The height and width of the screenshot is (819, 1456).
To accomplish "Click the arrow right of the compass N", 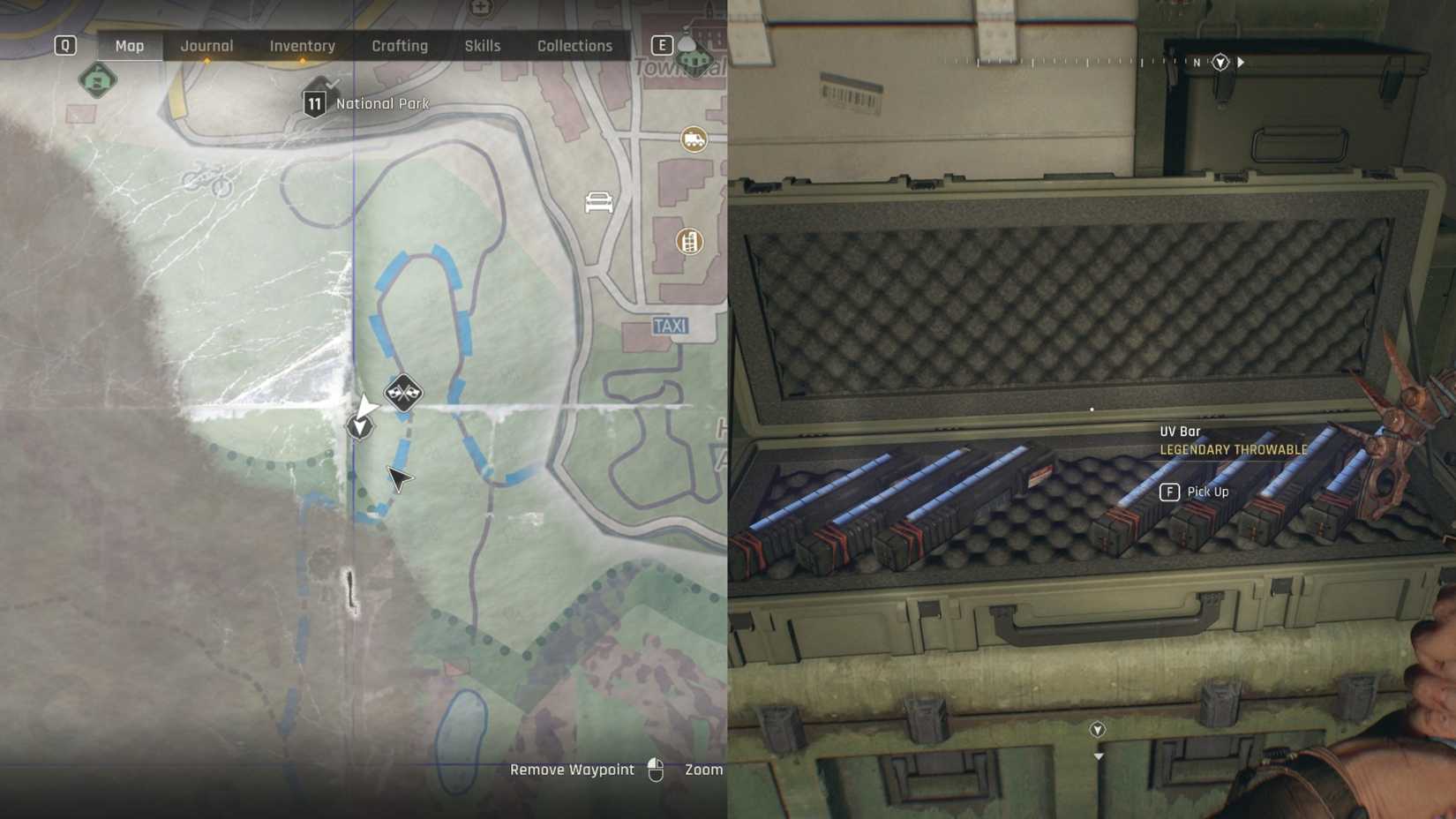I will (x=1242, y=63).
